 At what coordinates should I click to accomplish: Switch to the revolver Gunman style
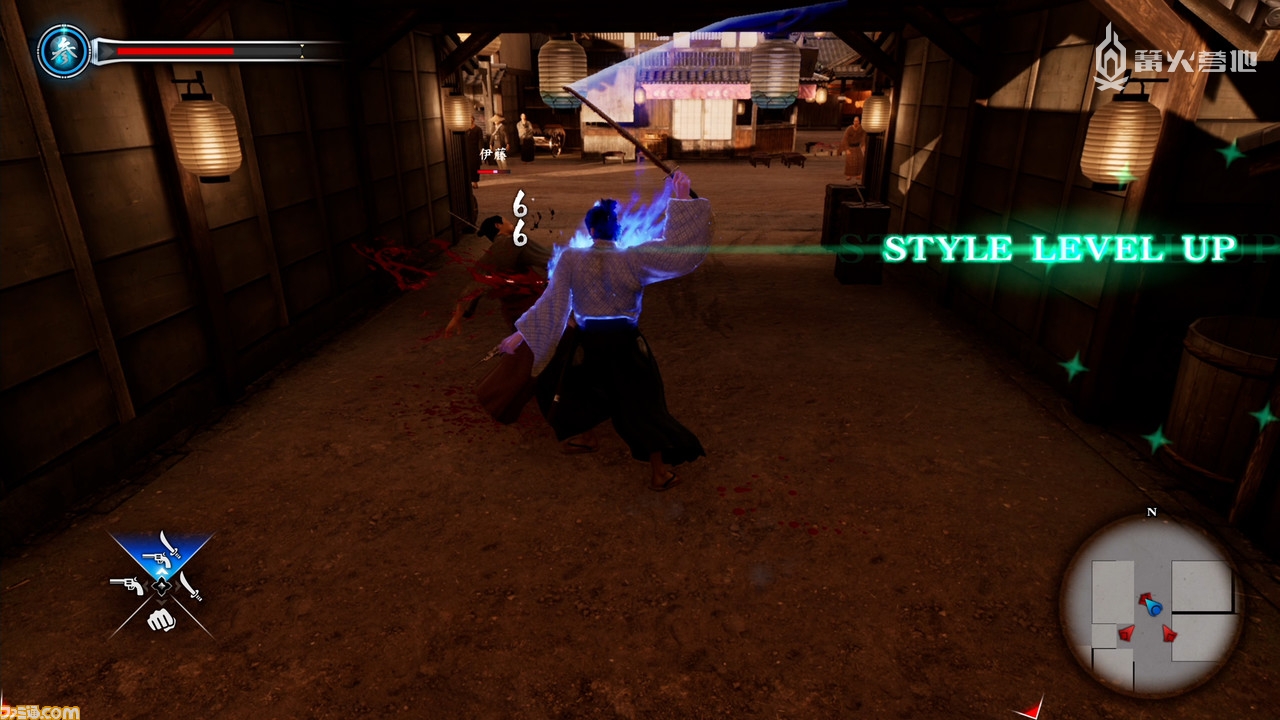[126, 585]
